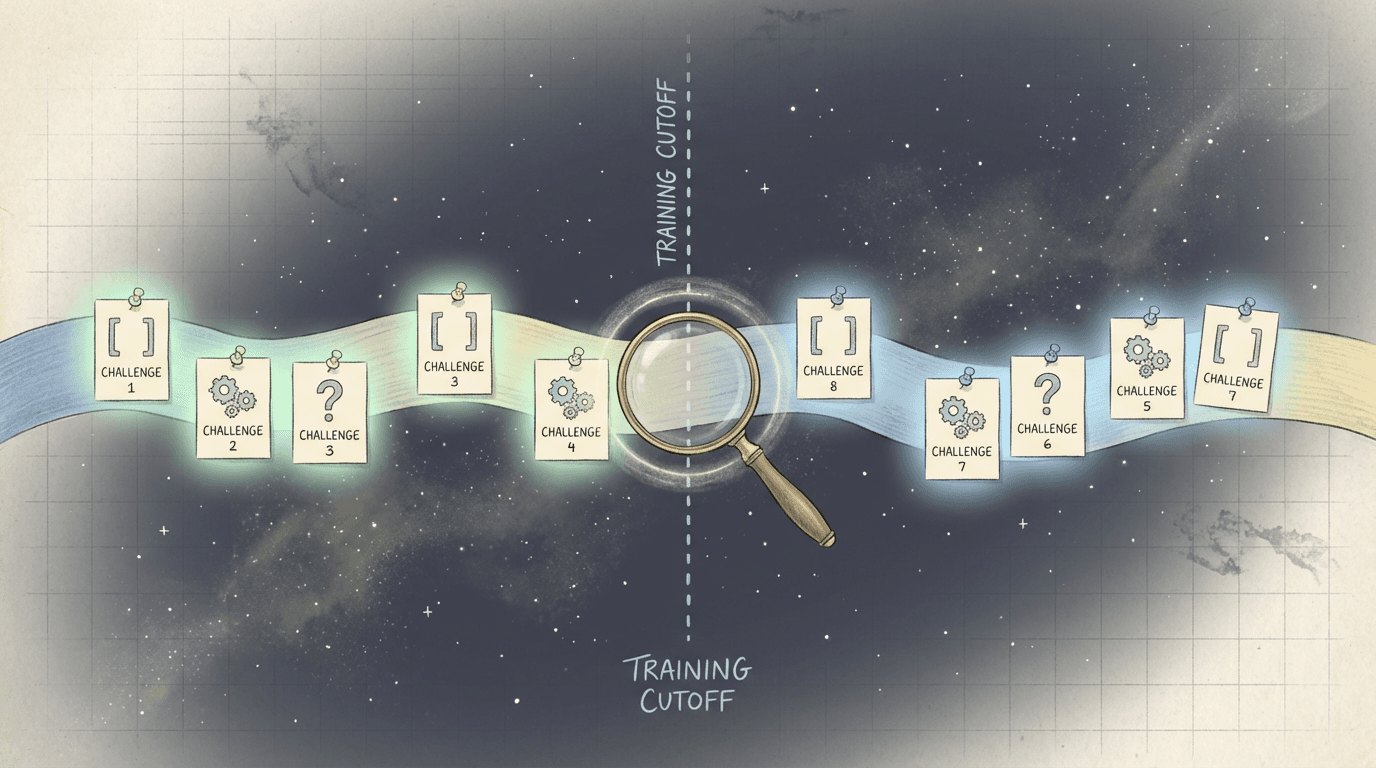Open the Challenge 5 card

(x=1147, y=368)
